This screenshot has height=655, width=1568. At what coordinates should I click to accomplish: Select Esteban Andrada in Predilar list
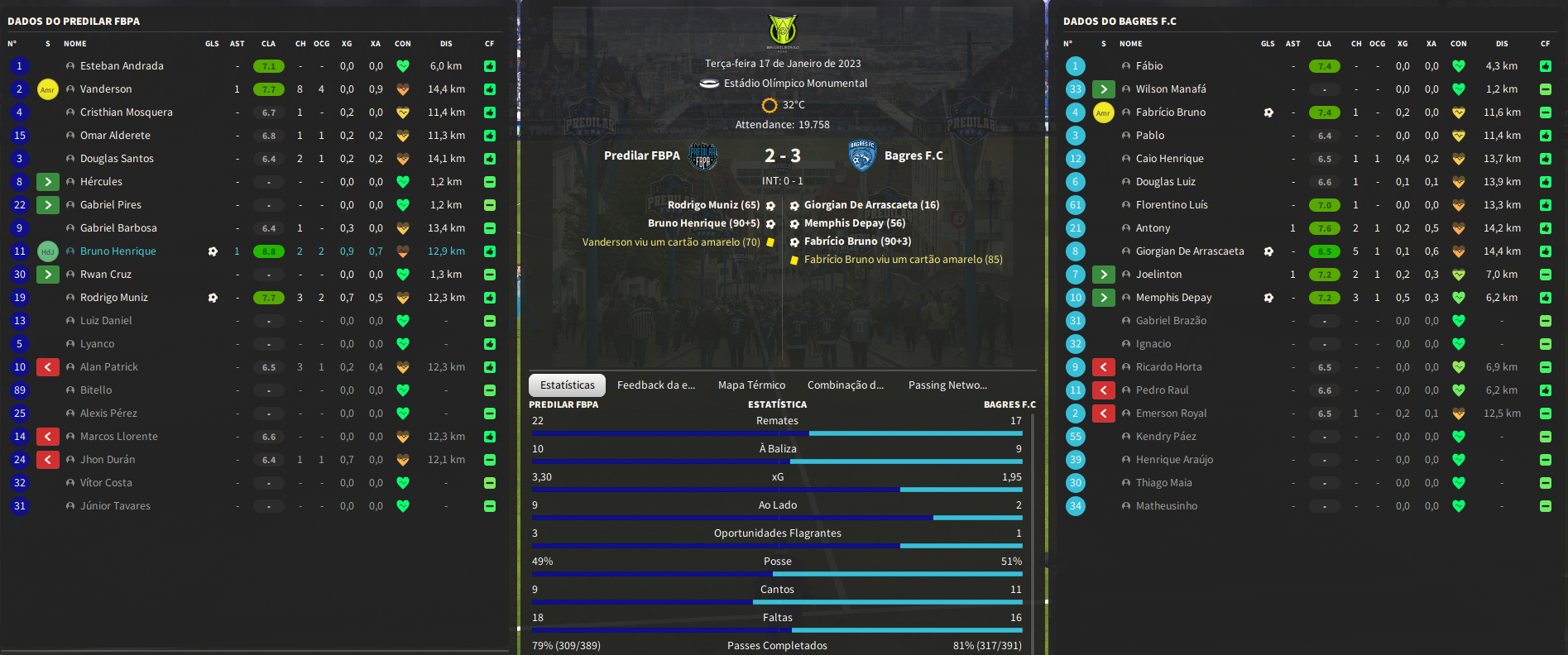122,66
